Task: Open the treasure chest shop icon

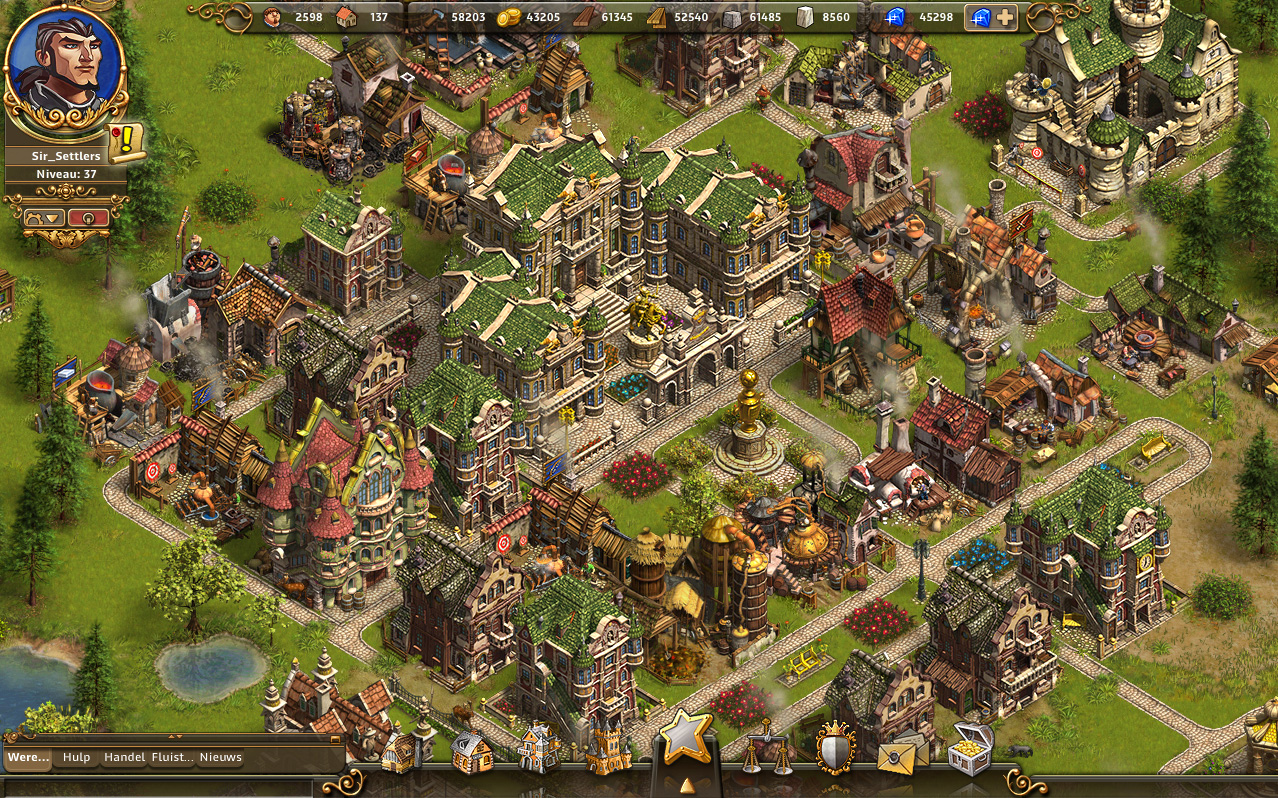Action: pyautogui.click(x=970, y=748)
